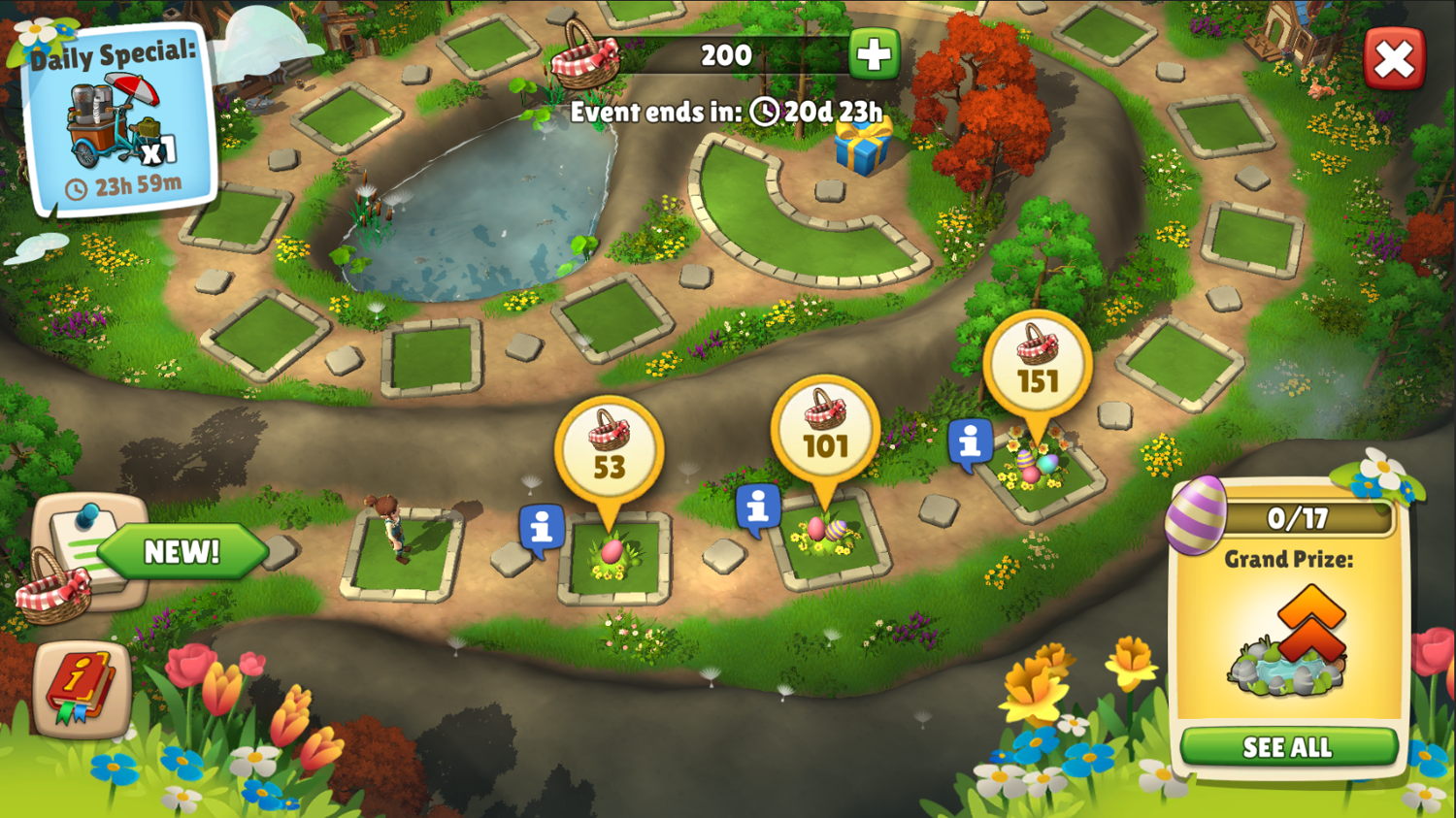Screen dimensions: 1456x818
Task: Add more picnic baskets with plus button
Action: point(874,54)
